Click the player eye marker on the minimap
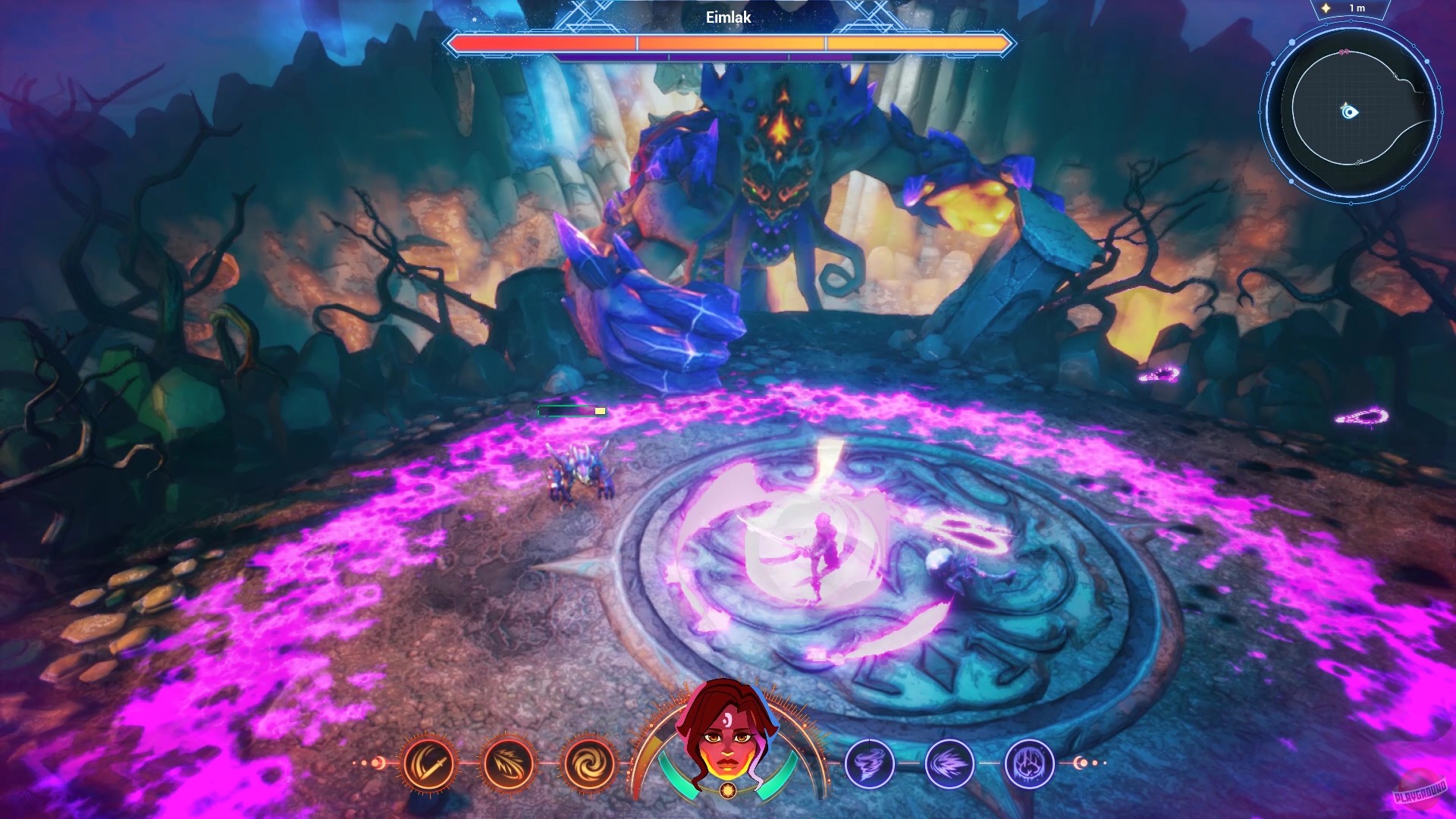Viewport: 1456px width, 819px height. click(x=1349, y=111)
